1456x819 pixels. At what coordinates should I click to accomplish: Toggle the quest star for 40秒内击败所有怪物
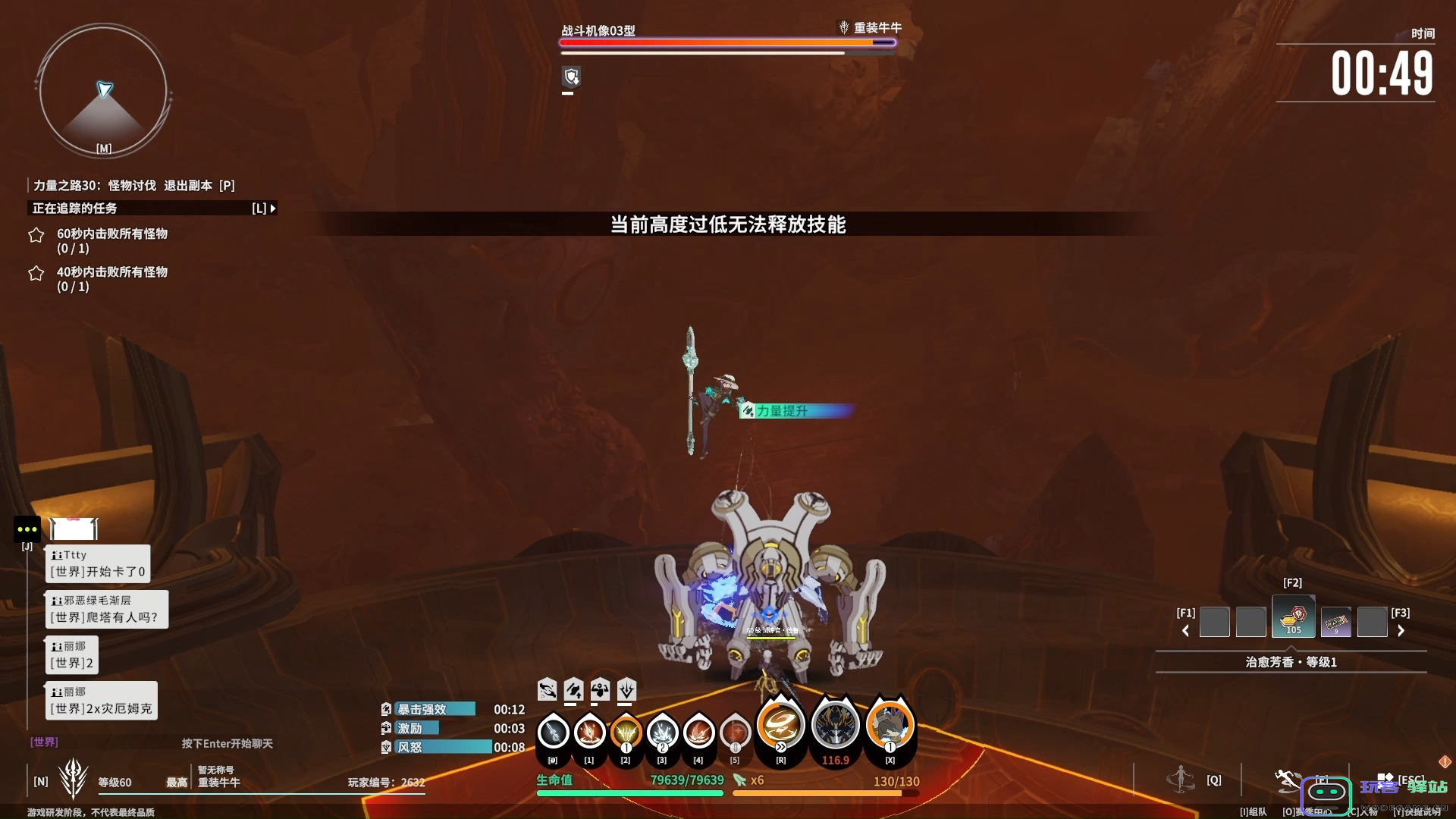coord(36,273)
